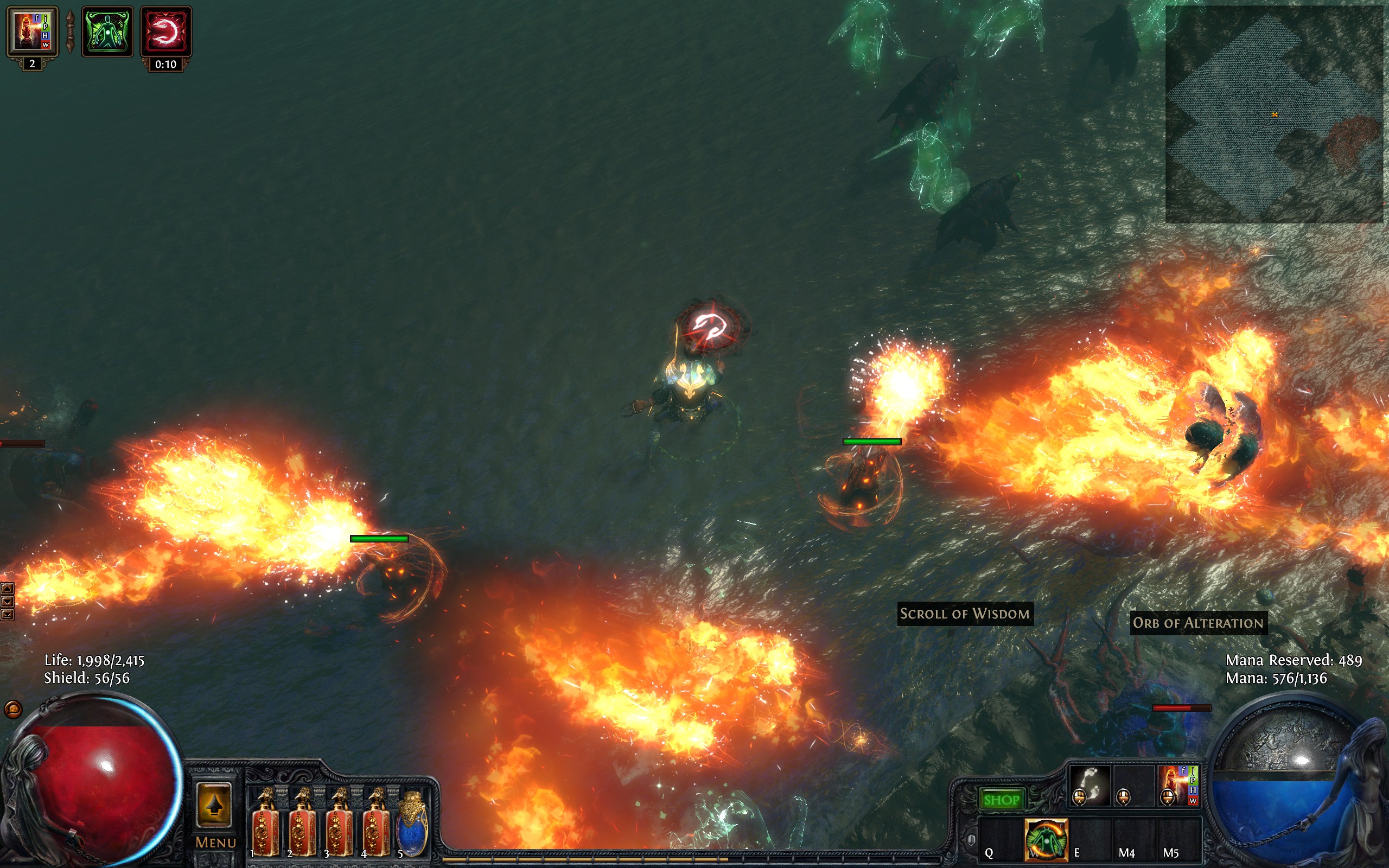
Task: Select the flame totem skill in the skill bar
Action: (x=1178, y=786)
